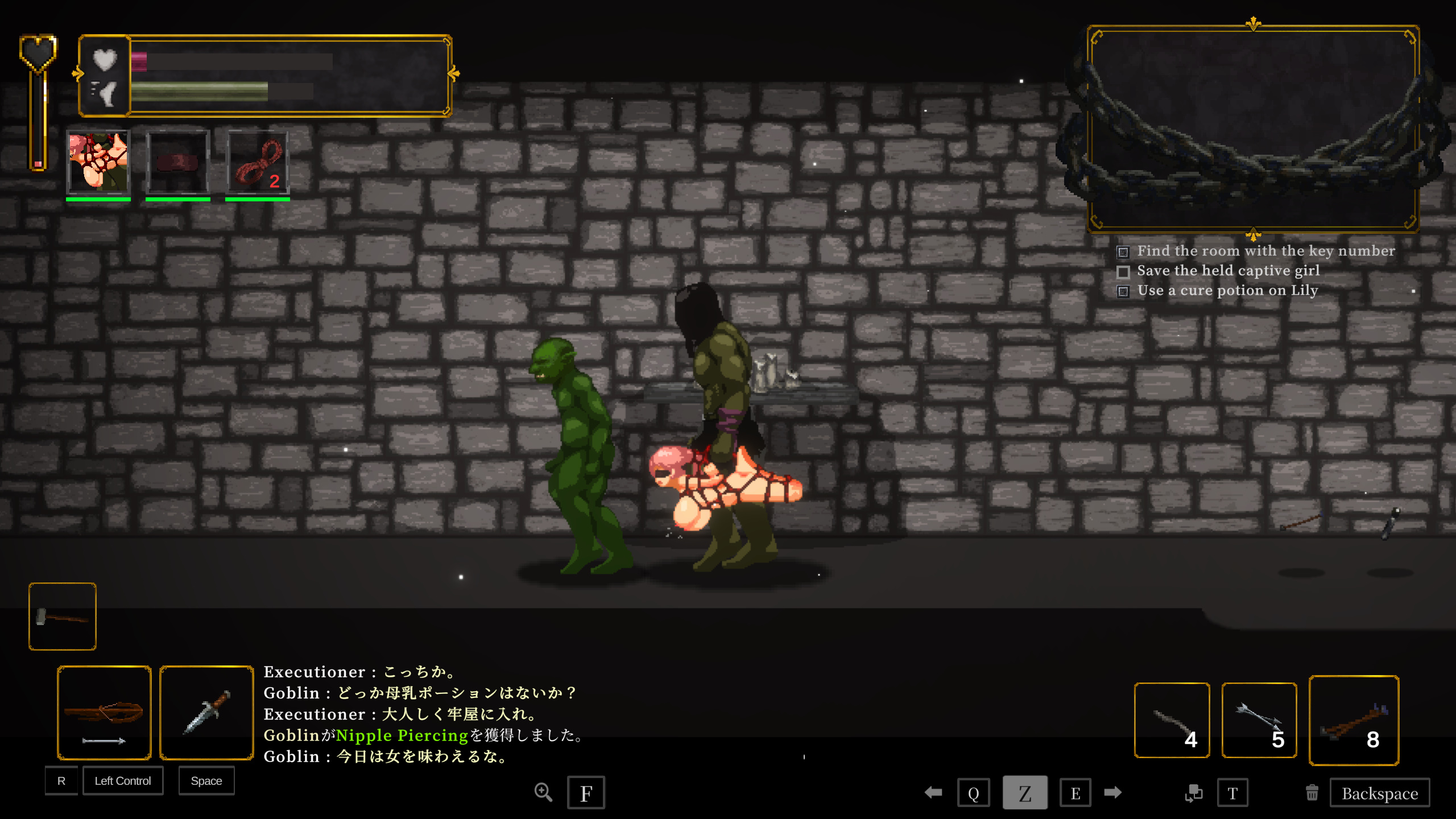1456x819 pixels.
Task: Select the Q slot on the hotbar
Action: pos(974,792)
